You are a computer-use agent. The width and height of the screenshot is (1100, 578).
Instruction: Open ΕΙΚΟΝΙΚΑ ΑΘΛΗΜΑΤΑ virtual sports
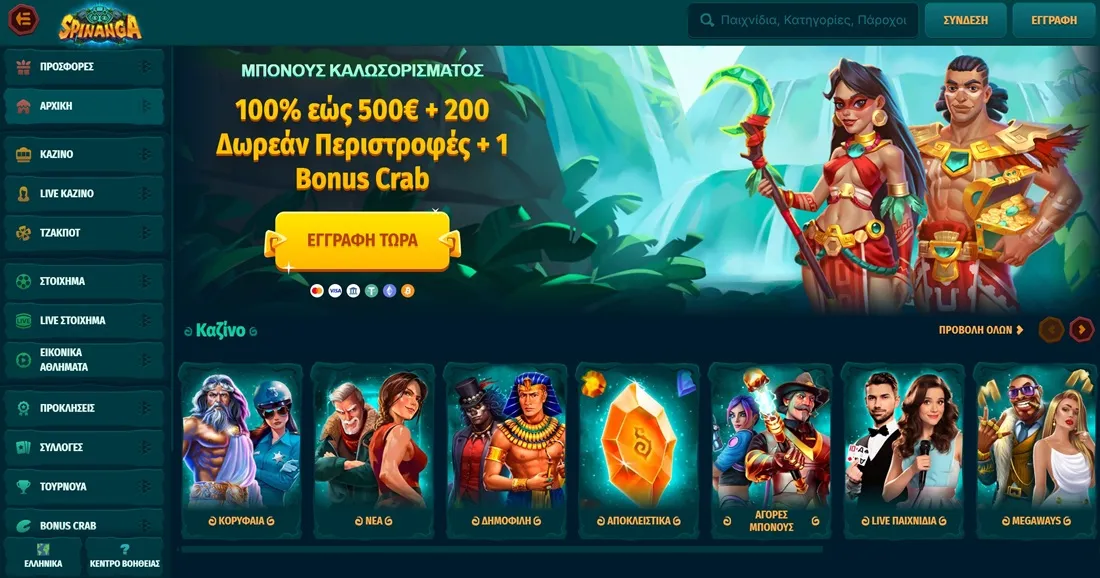(x=84, y=360)
